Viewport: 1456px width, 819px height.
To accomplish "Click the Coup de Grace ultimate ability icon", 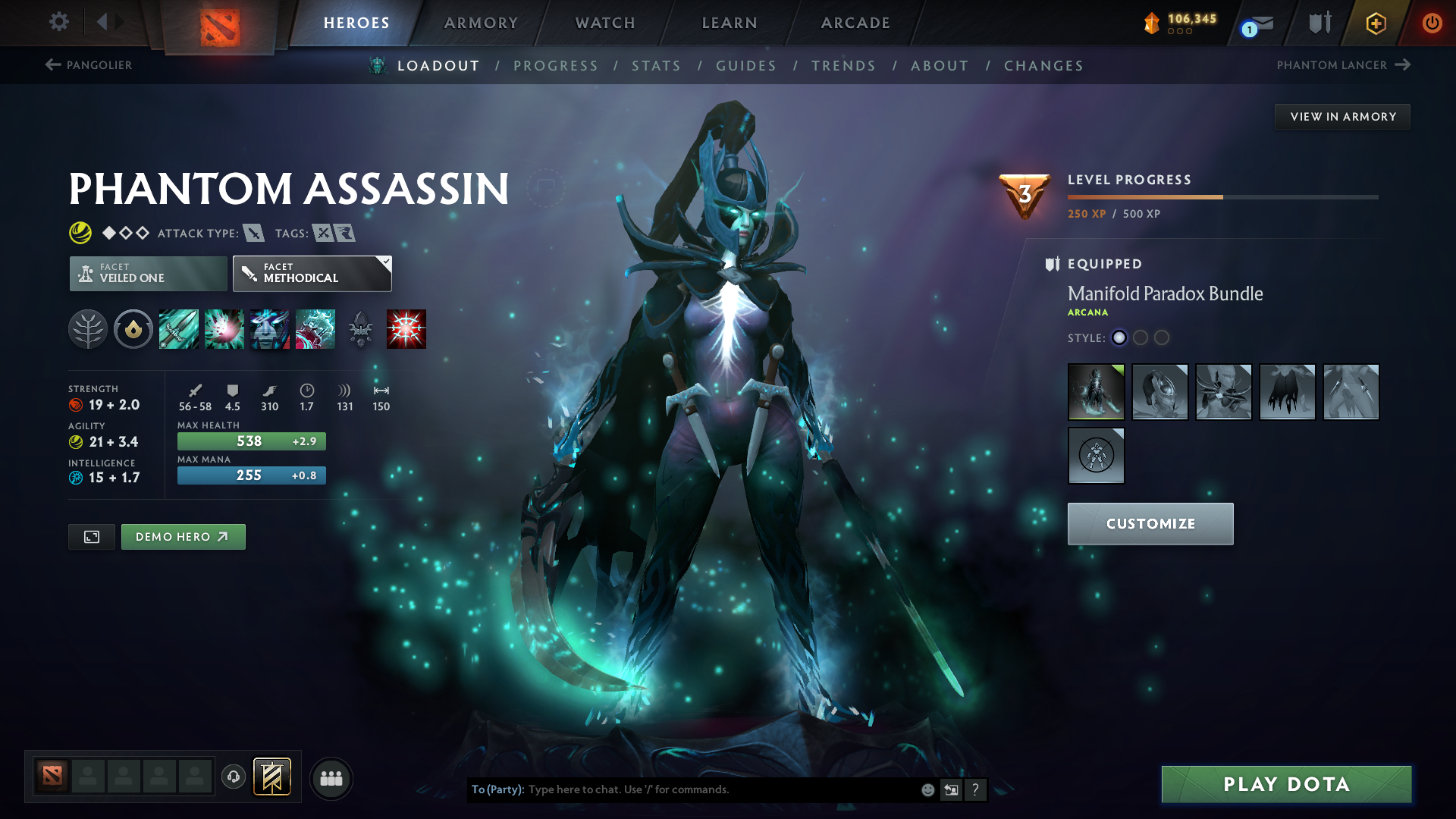I will tap(406, 328).
